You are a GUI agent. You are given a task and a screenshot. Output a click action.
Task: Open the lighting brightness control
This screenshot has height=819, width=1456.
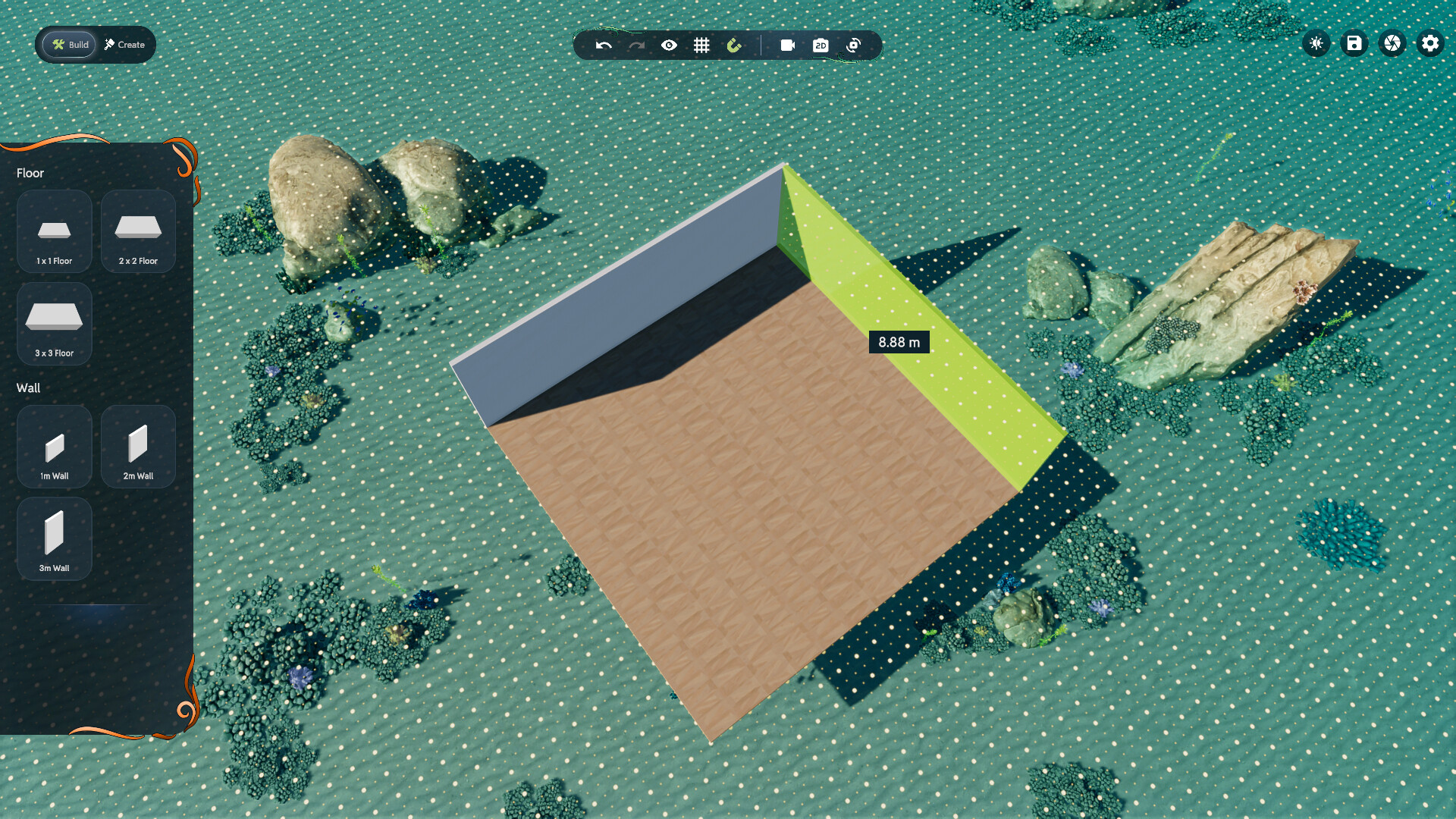1316,43
